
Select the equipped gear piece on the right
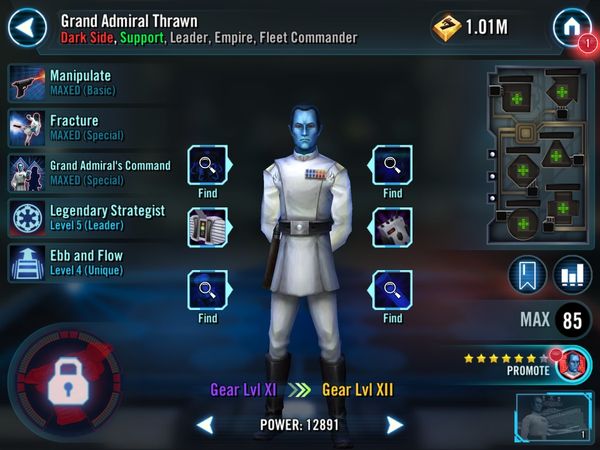click(392, 228)
